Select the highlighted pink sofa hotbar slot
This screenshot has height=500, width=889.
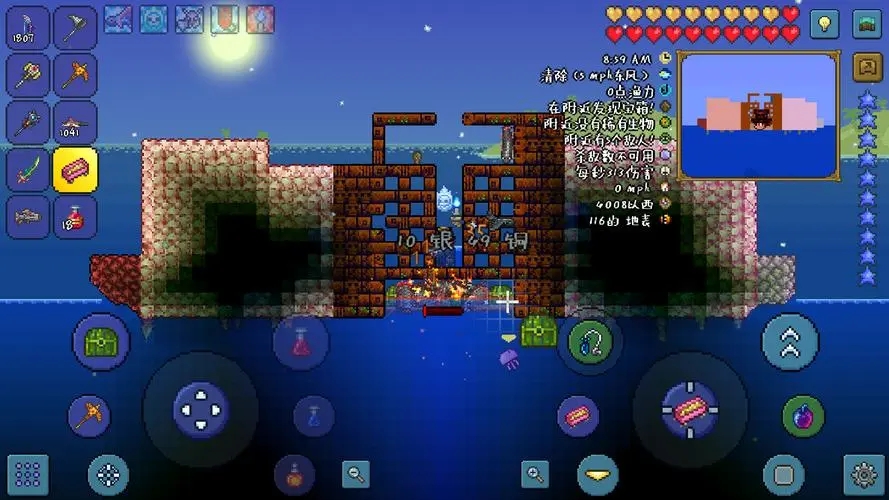(75, 168)
